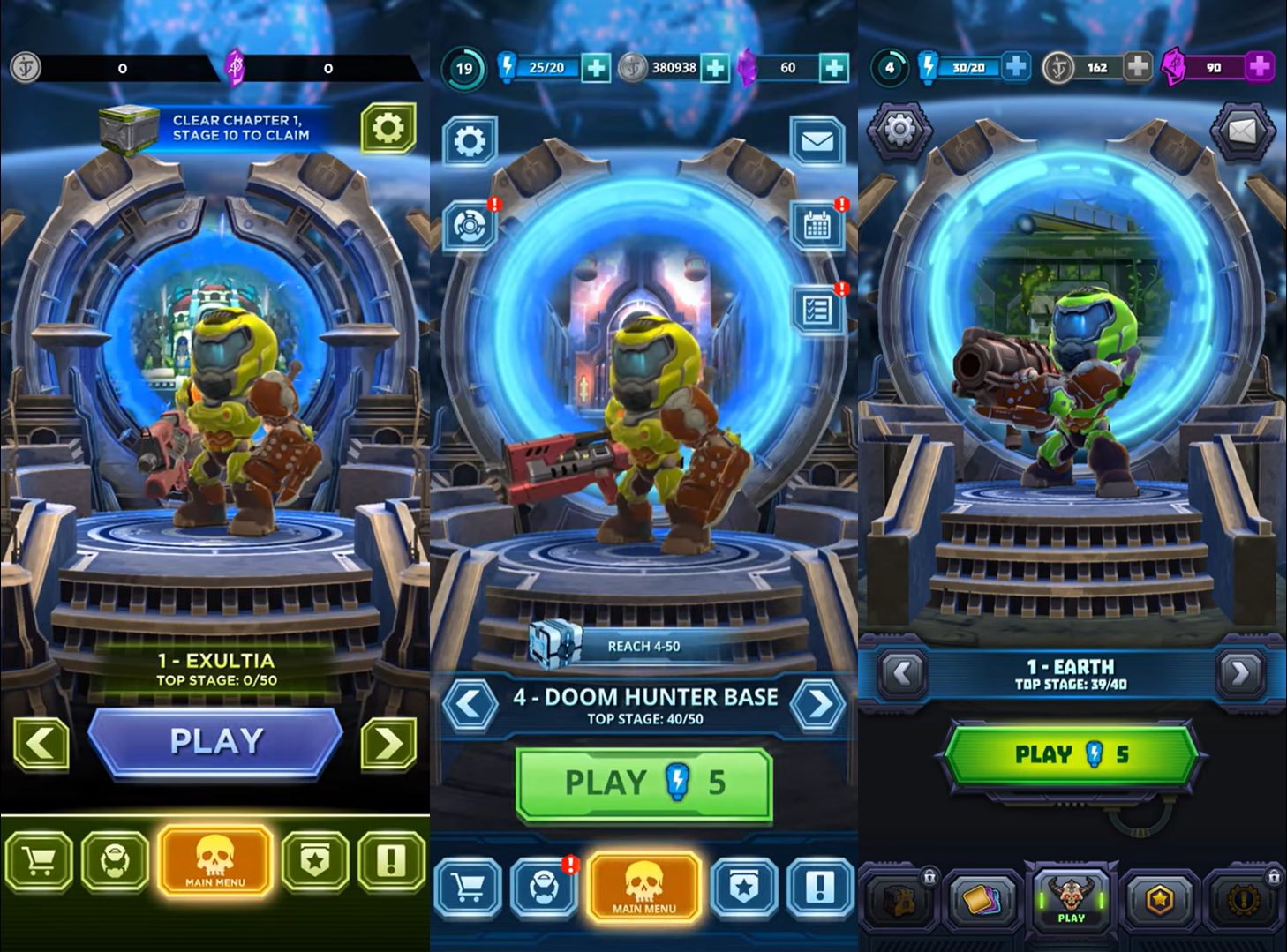The width and height of the screenshot is (1287, 952).
Task: Open the blue square envelope mailbox
Action: coord(817,141)
